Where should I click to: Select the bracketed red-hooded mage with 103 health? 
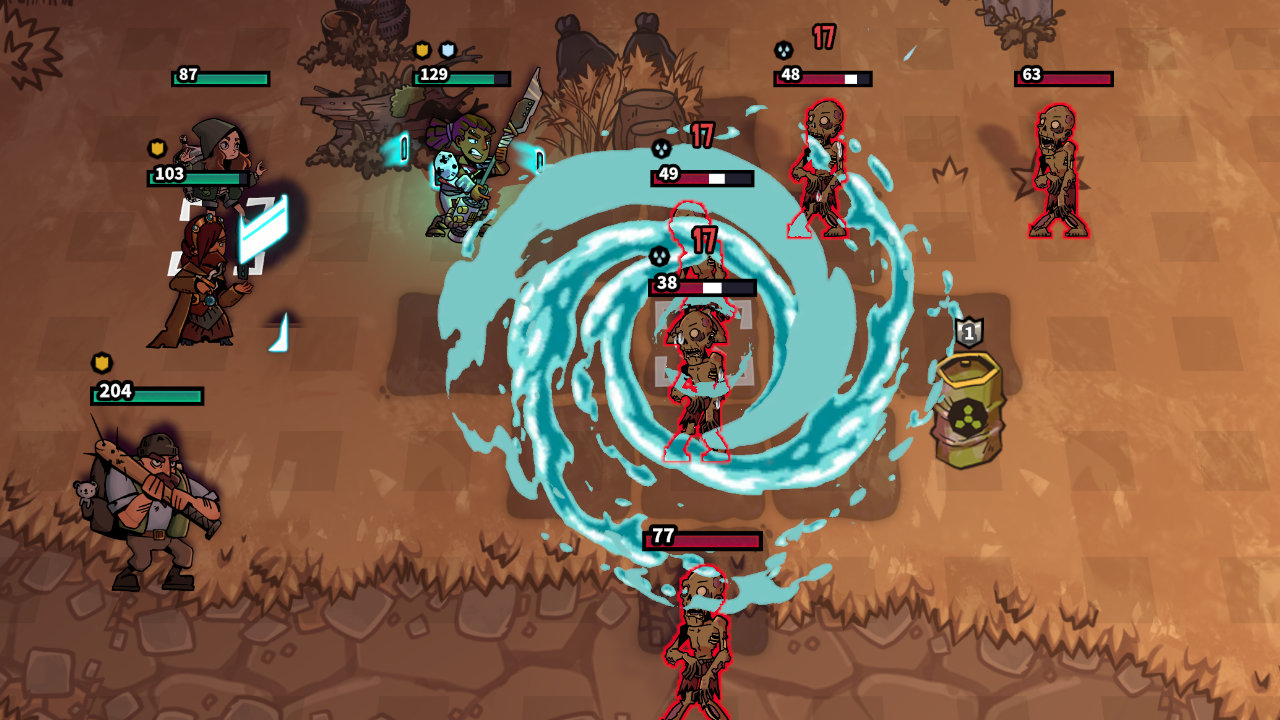(x=200, y=280)
